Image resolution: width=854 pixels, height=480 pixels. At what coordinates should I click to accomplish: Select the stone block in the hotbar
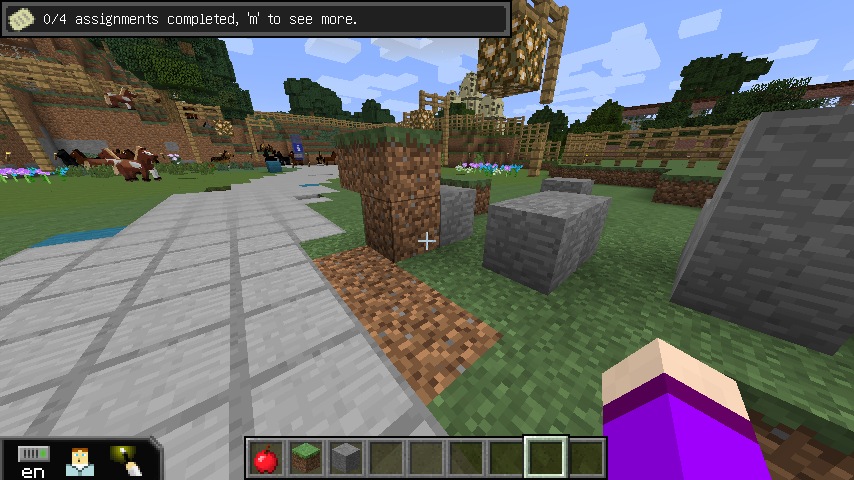pos(345,458)
